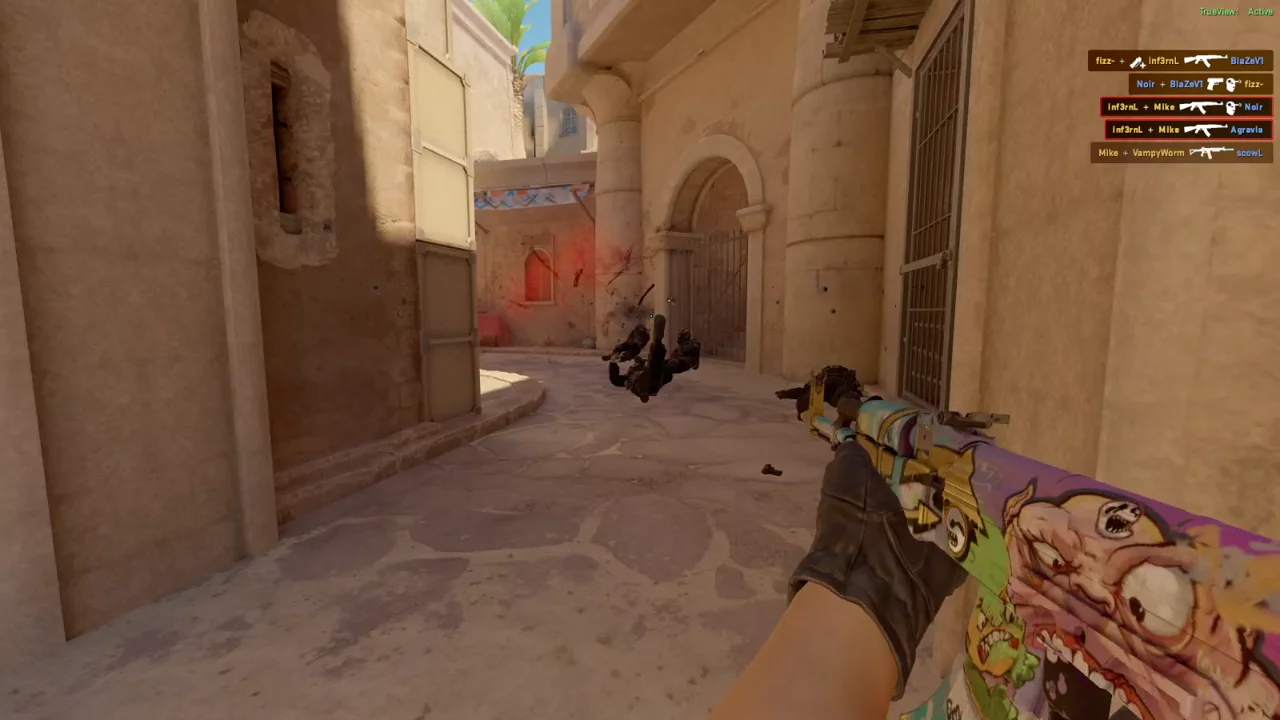Click the victim name scowL in the feed
1280x720 pixels.
pyautogui.click(x=1249, y=152)
